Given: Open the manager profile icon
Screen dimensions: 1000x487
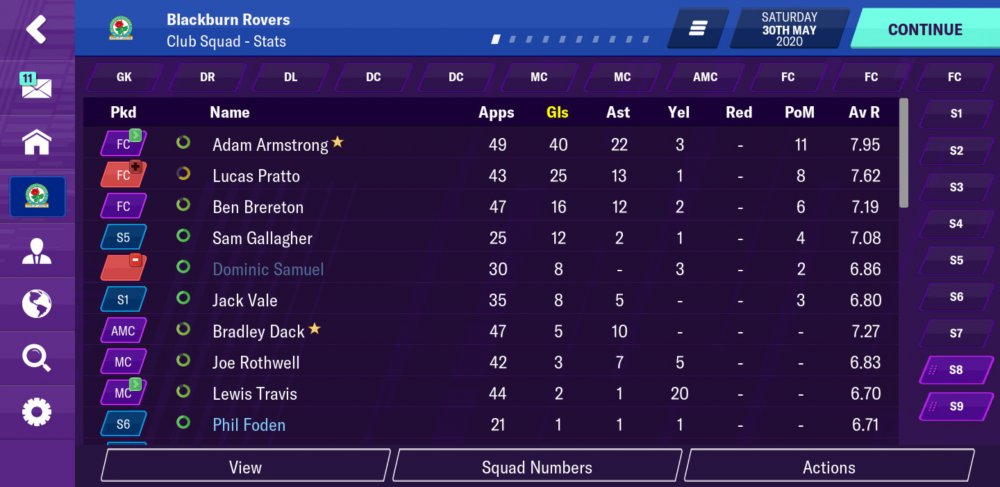Looking at the screenshot, I should point(36,250).
